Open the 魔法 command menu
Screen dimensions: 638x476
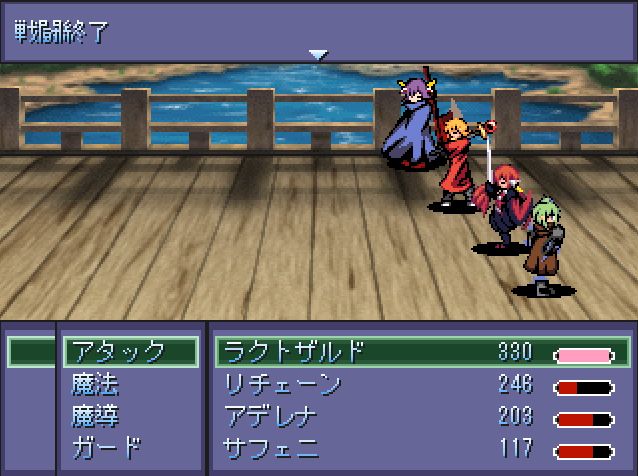click(x=97, y=384)
